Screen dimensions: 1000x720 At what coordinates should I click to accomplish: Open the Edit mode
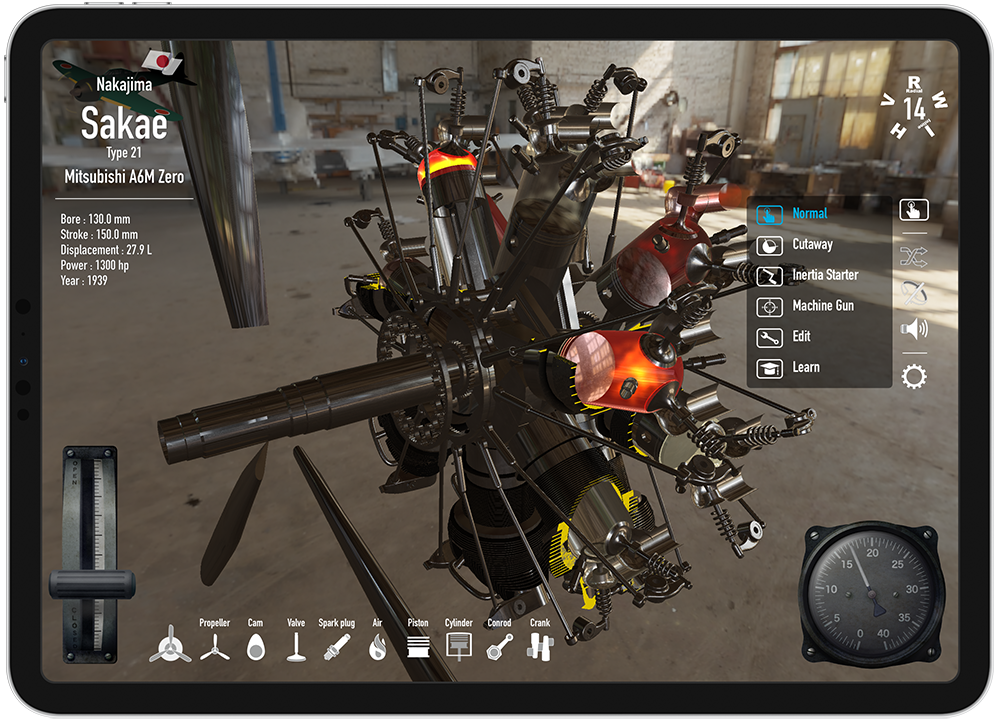point(801,337)
